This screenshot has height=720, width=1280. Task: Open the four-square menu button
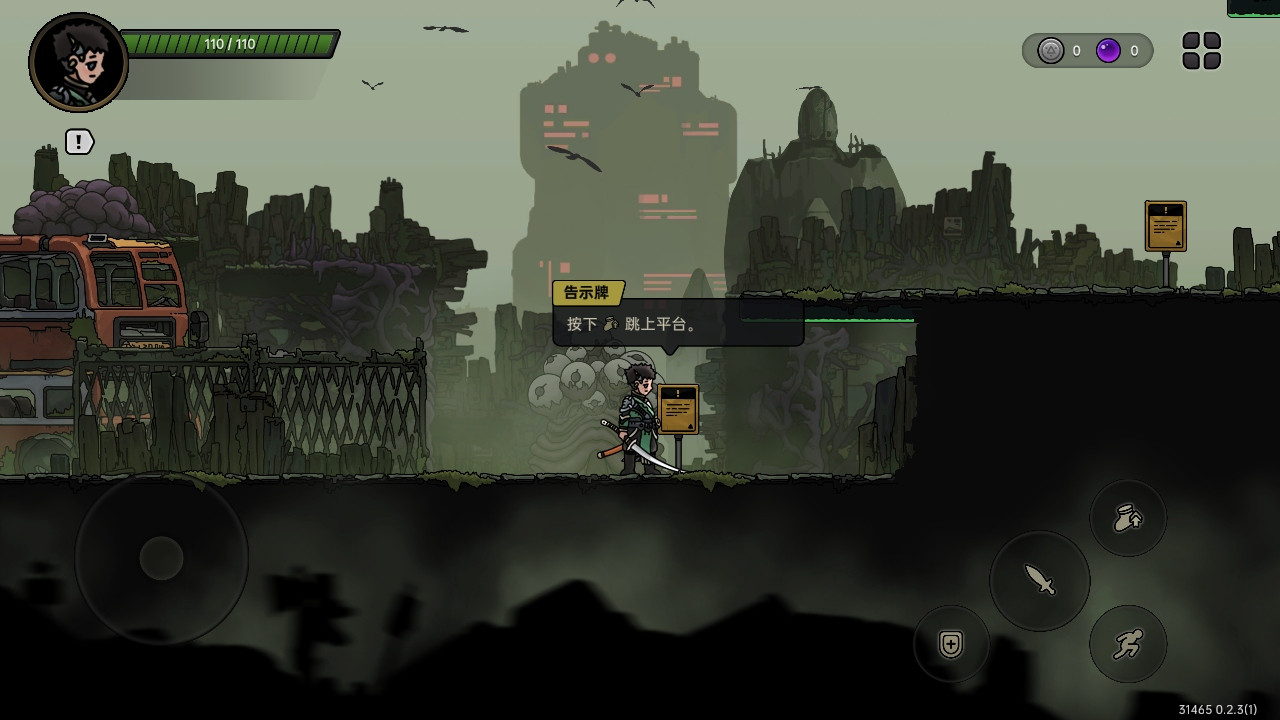pos(1201,51)
